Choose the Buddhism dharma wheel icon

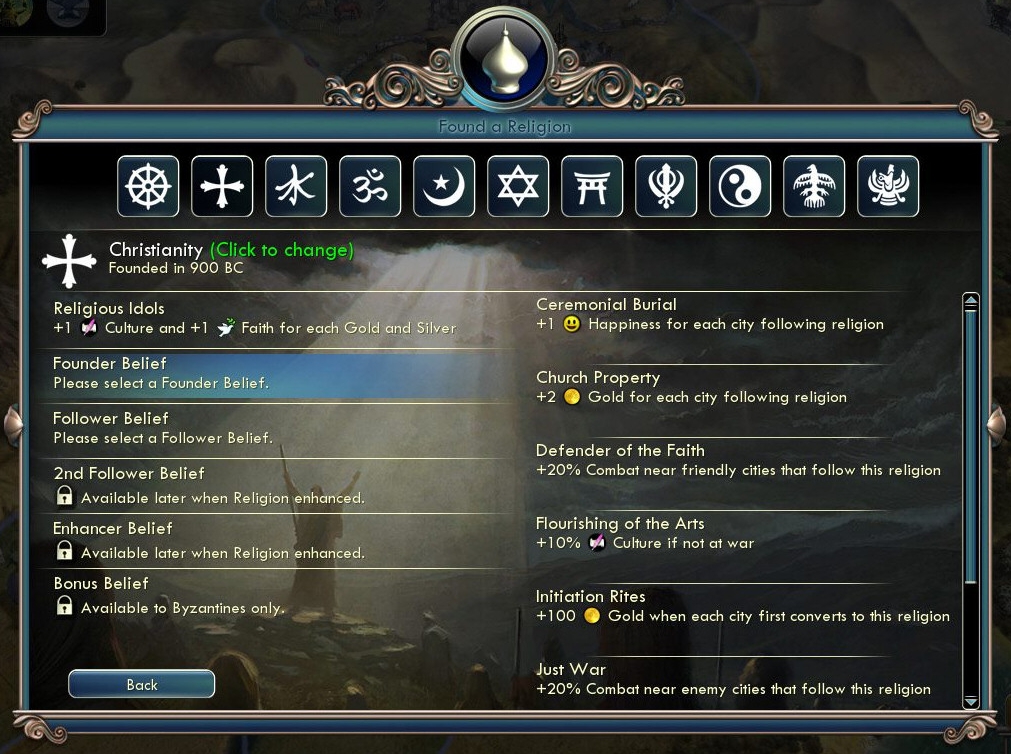click(x=148, y=186)
